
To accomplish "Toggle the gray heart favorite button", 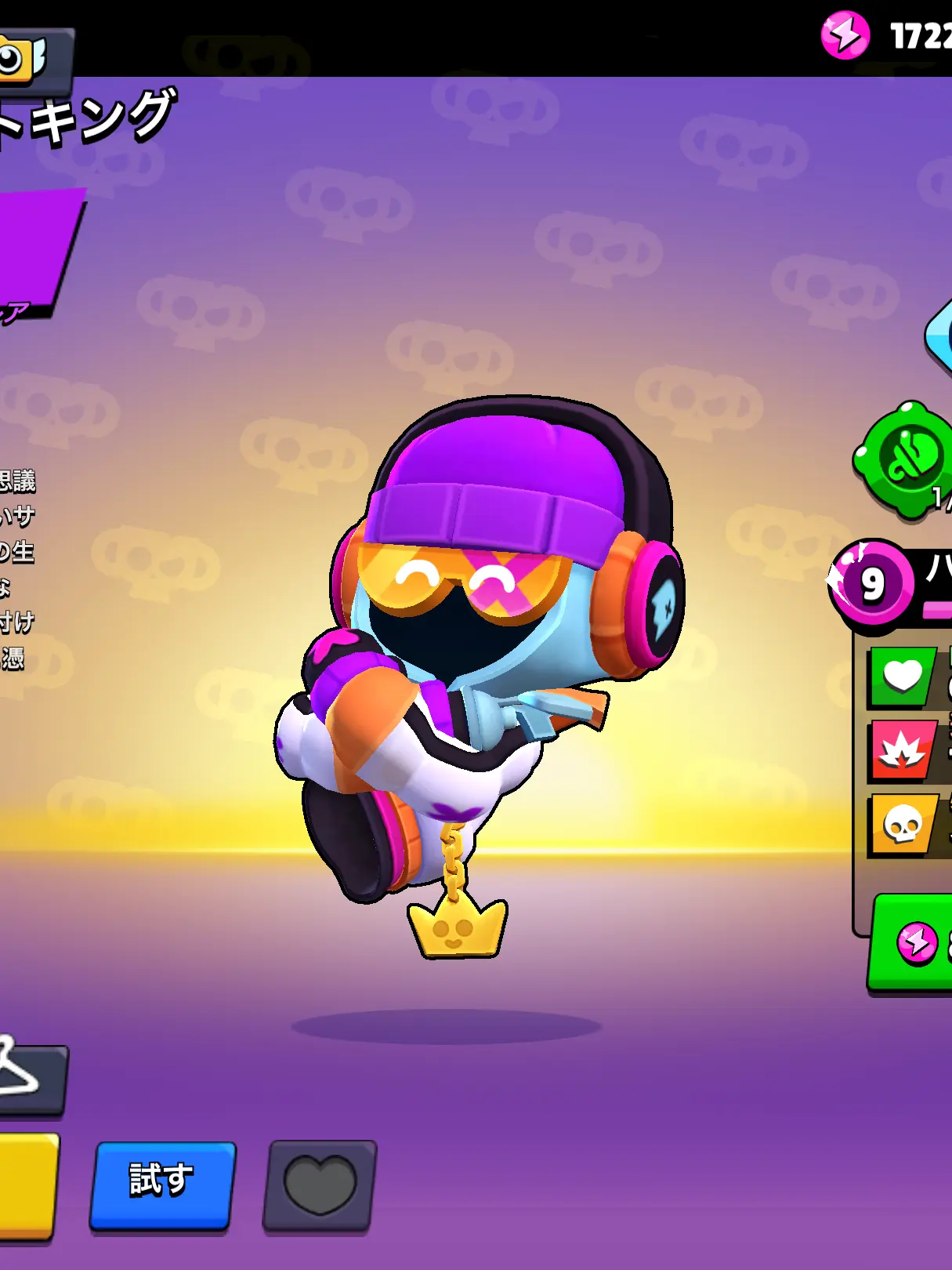I will tap(320, 1185).
